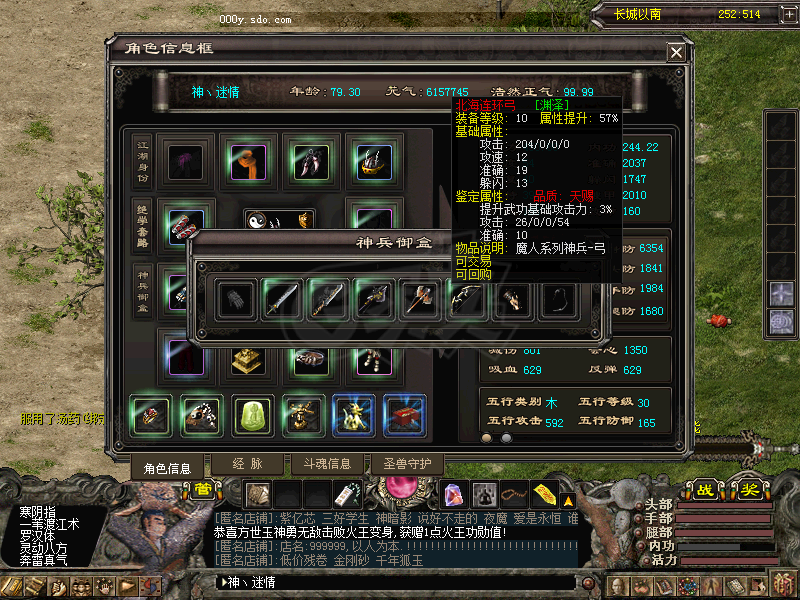Click the 奖 reward button
The height and width of the screenshot is (600, 800).
point(750,491)
